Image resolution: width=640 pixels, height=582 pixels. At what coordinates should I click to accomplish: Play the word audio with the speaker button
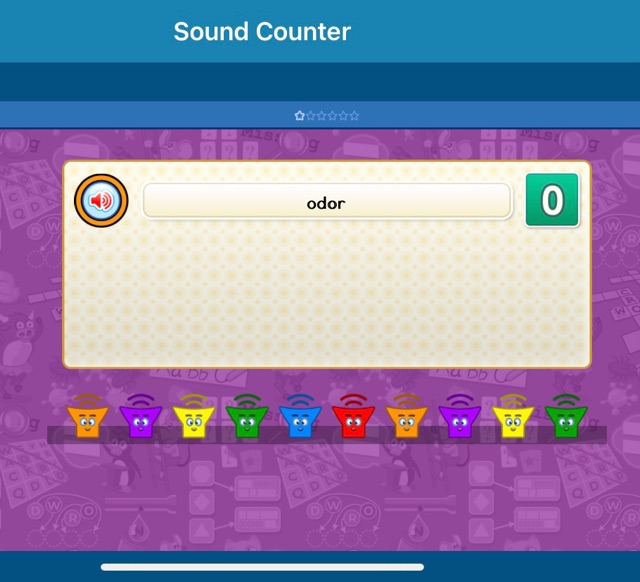(x=101, y=201)
